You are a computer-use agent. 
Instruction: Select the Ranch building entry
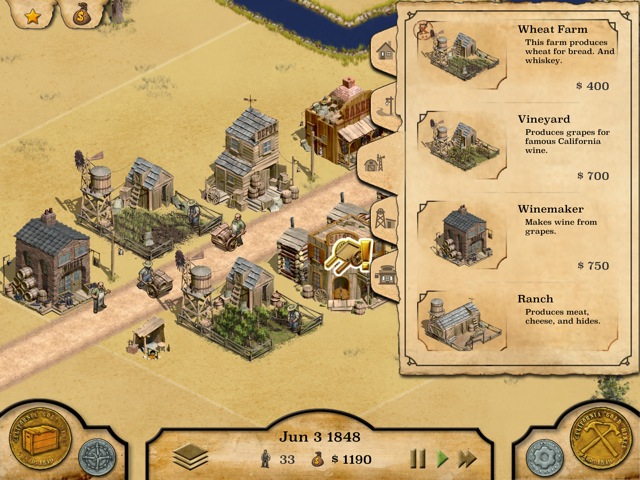pyautogui.click(x=506, y=323)
